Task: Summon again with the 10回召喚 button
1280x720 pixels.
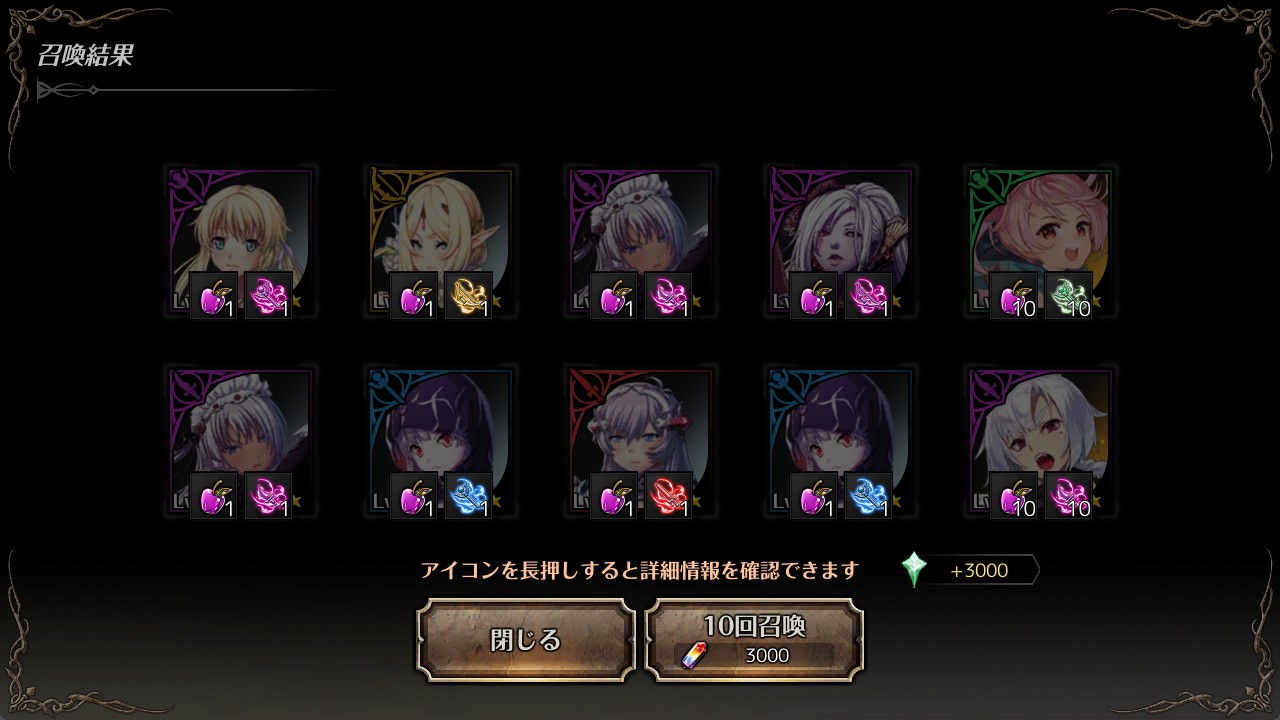Action: [754, 640]
